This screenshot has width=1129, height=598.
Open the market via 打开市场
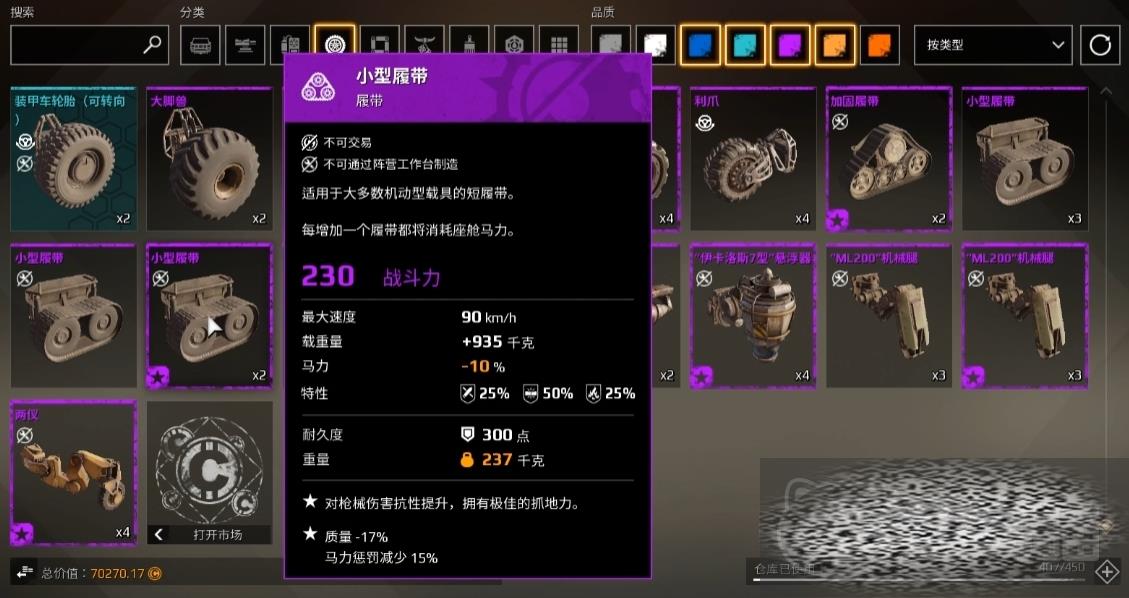click(x=209, y=534)
